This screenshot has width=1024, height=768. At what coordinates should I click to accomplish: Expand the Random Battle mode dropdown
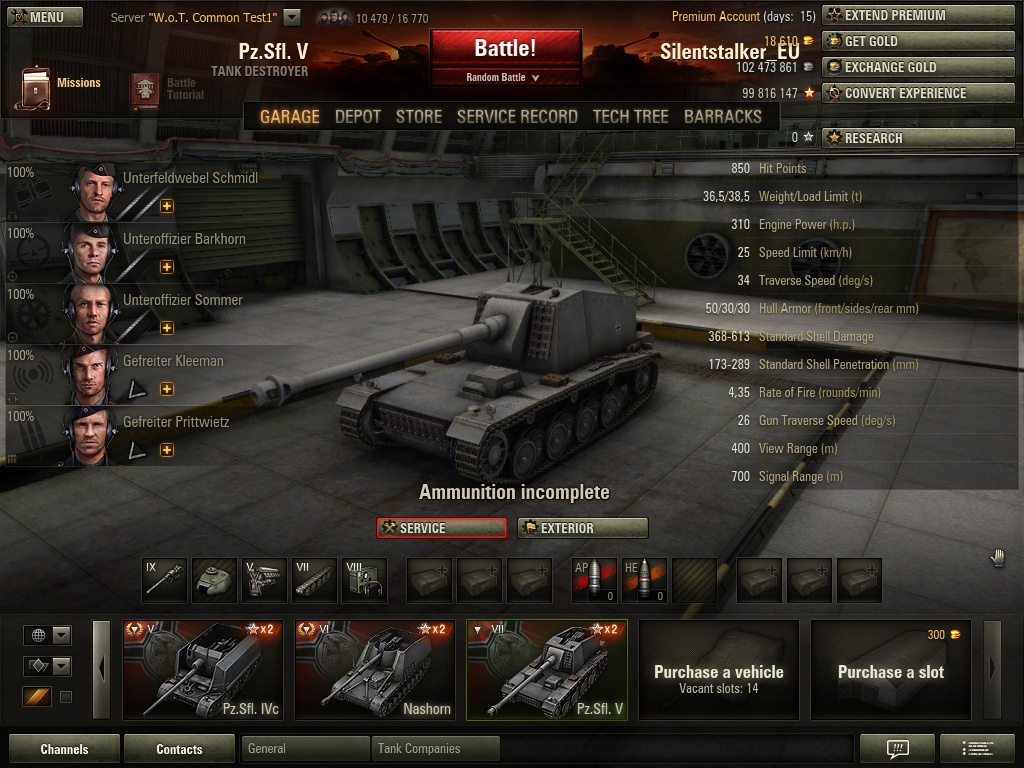click(503, 77)
